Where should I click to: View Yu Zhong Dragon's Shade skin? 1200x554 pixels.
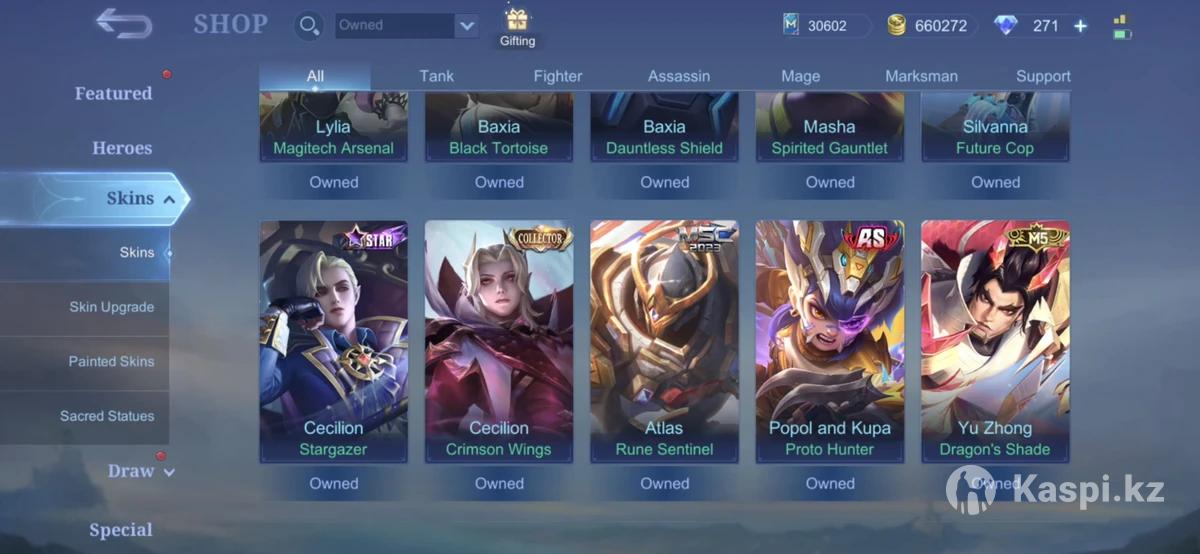995,341
